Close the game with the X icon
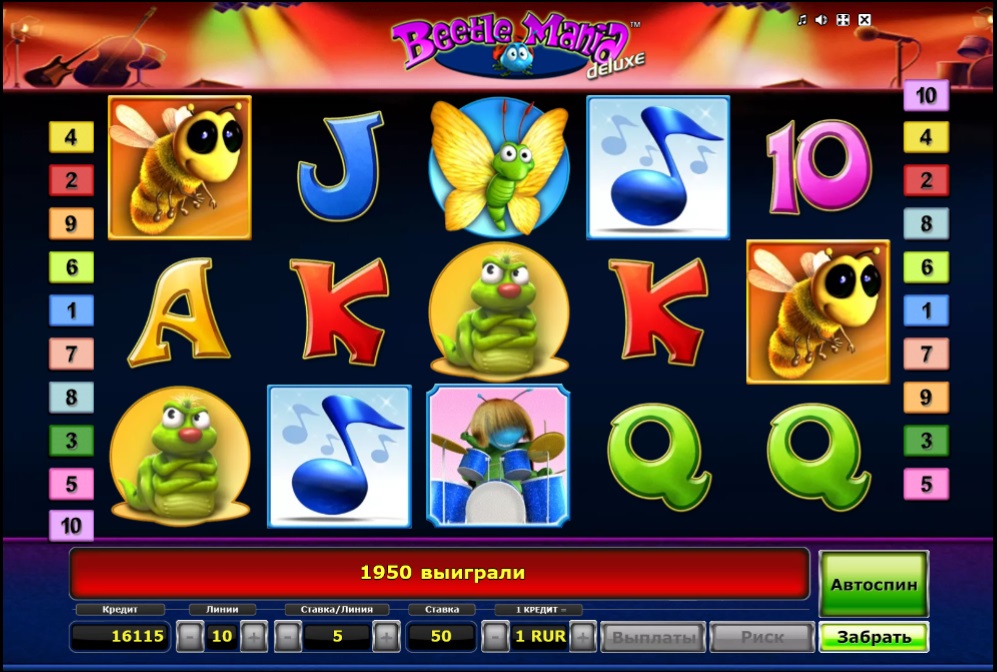This screenshot has height=672, width=997. click(x=864, y=20)
